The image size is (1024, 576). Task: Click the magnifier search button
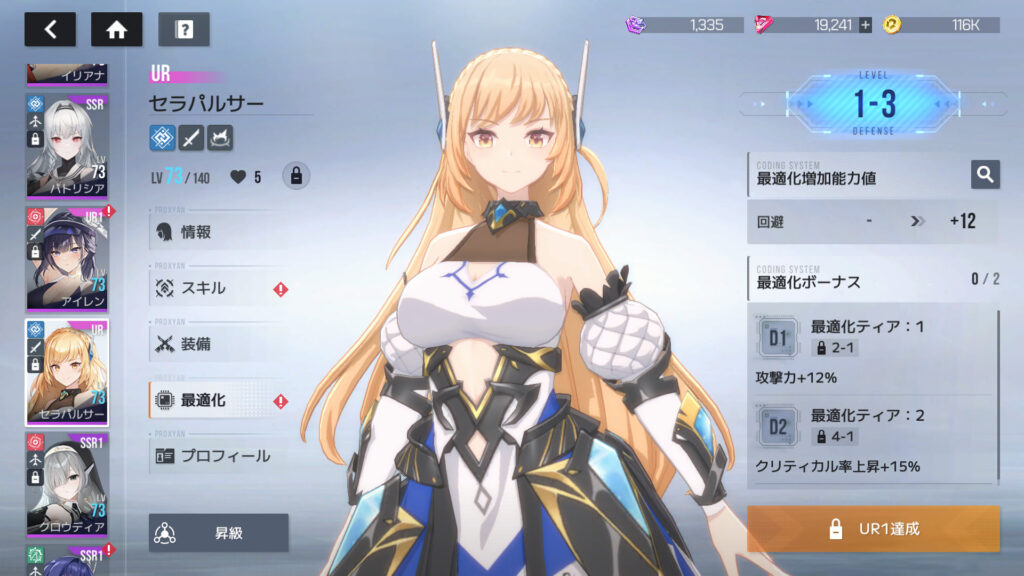[x=985, y=175]
